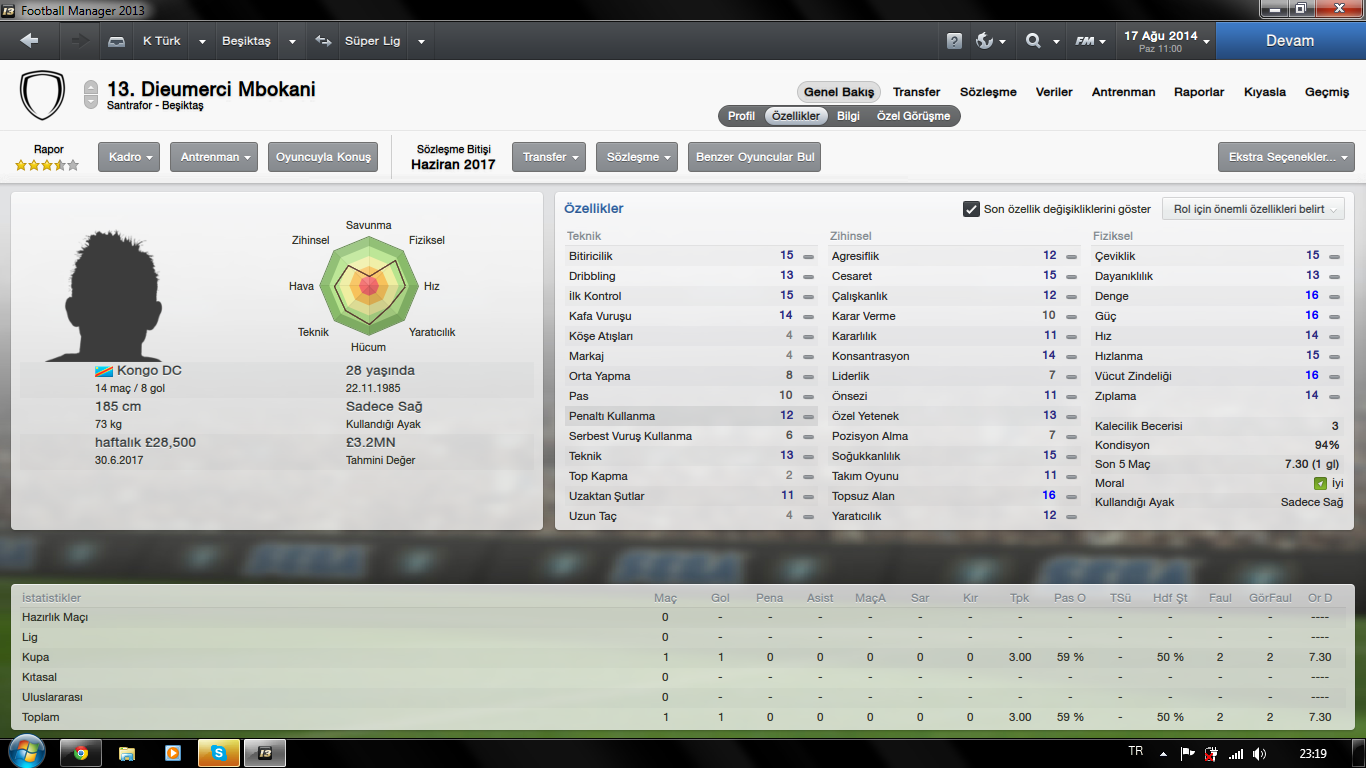The width and height of the screenshot is (1366, 768).
Task: Open Rol için önemli özellikleri belirt dropdown
Action: 1253,209
